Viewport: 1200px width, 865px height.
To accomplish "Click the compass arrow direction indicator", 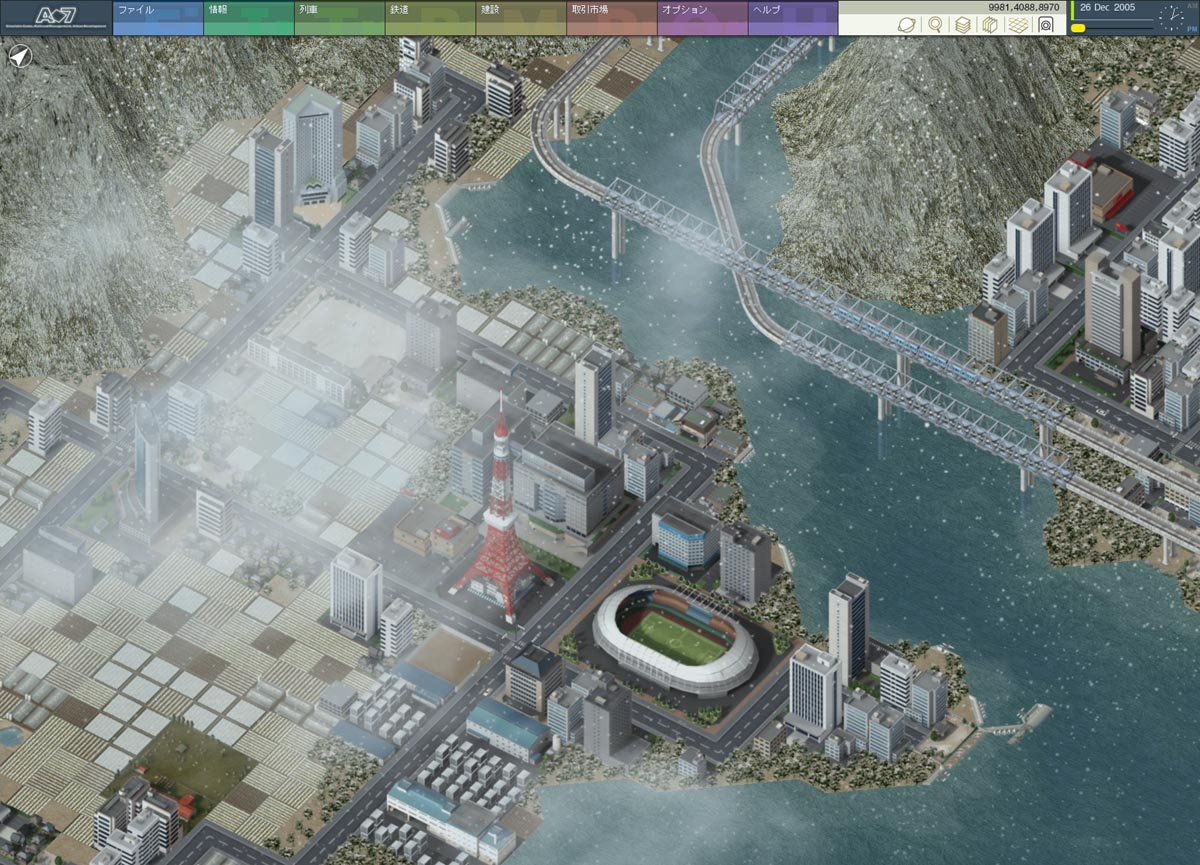I will [19, 57].
